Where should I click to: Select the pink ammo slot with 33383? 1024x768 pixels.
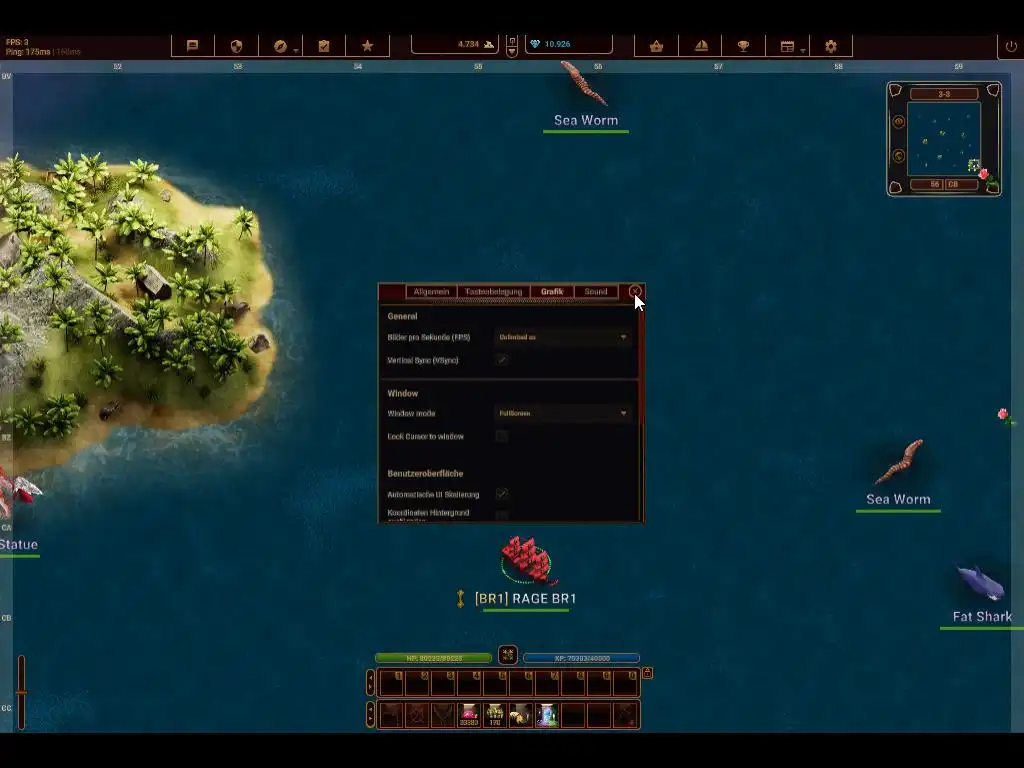469,714
